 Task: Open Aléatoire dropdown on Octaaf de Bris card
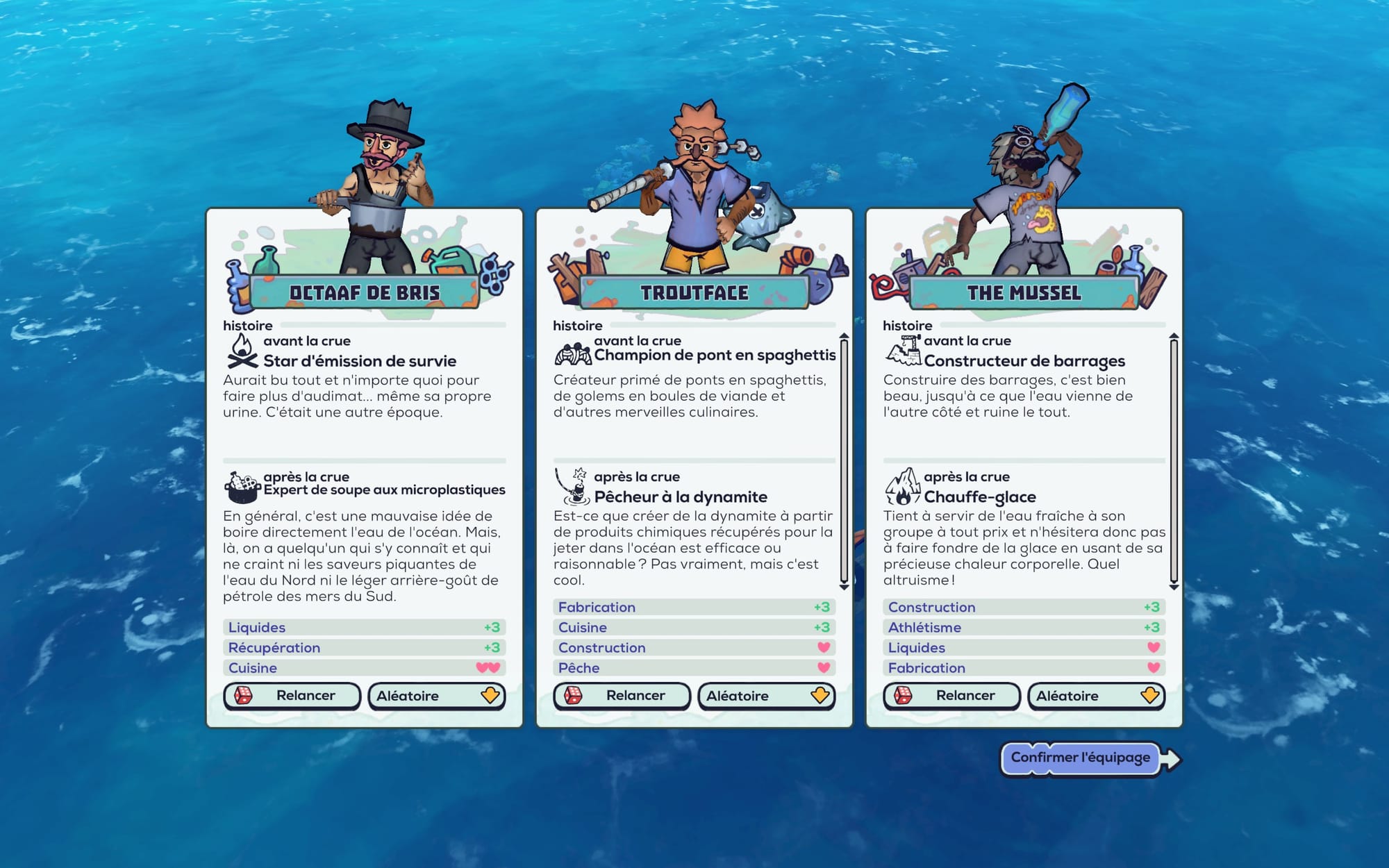coord(436,696)
